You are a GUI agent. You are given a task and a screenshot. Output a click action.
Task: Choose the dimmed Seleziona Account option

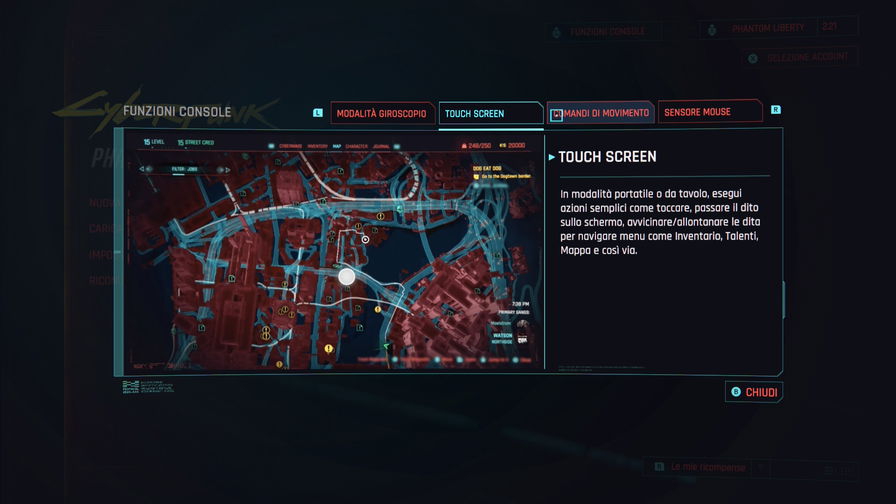[x=800, y=57]
